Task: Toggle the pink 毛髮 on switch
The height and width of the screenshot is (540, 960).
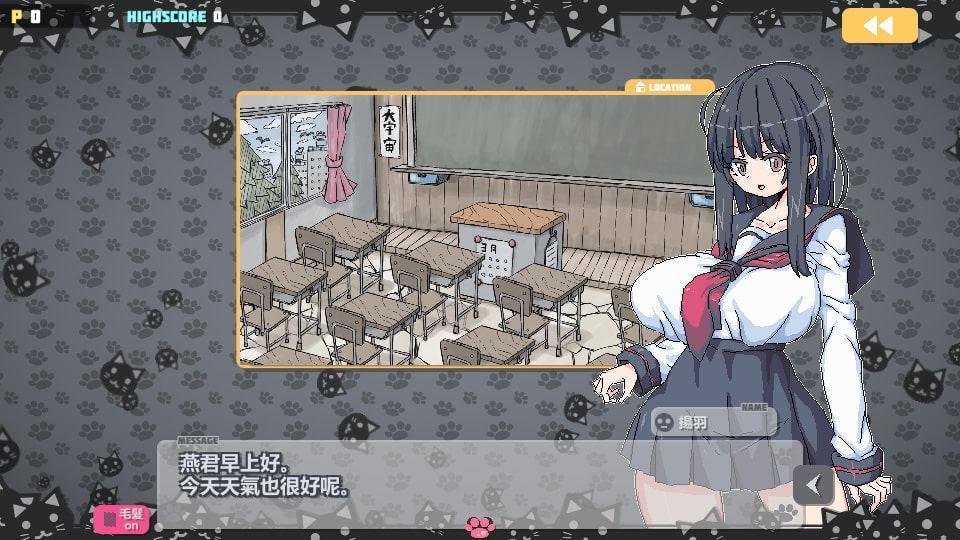Action: pos(121,518)
